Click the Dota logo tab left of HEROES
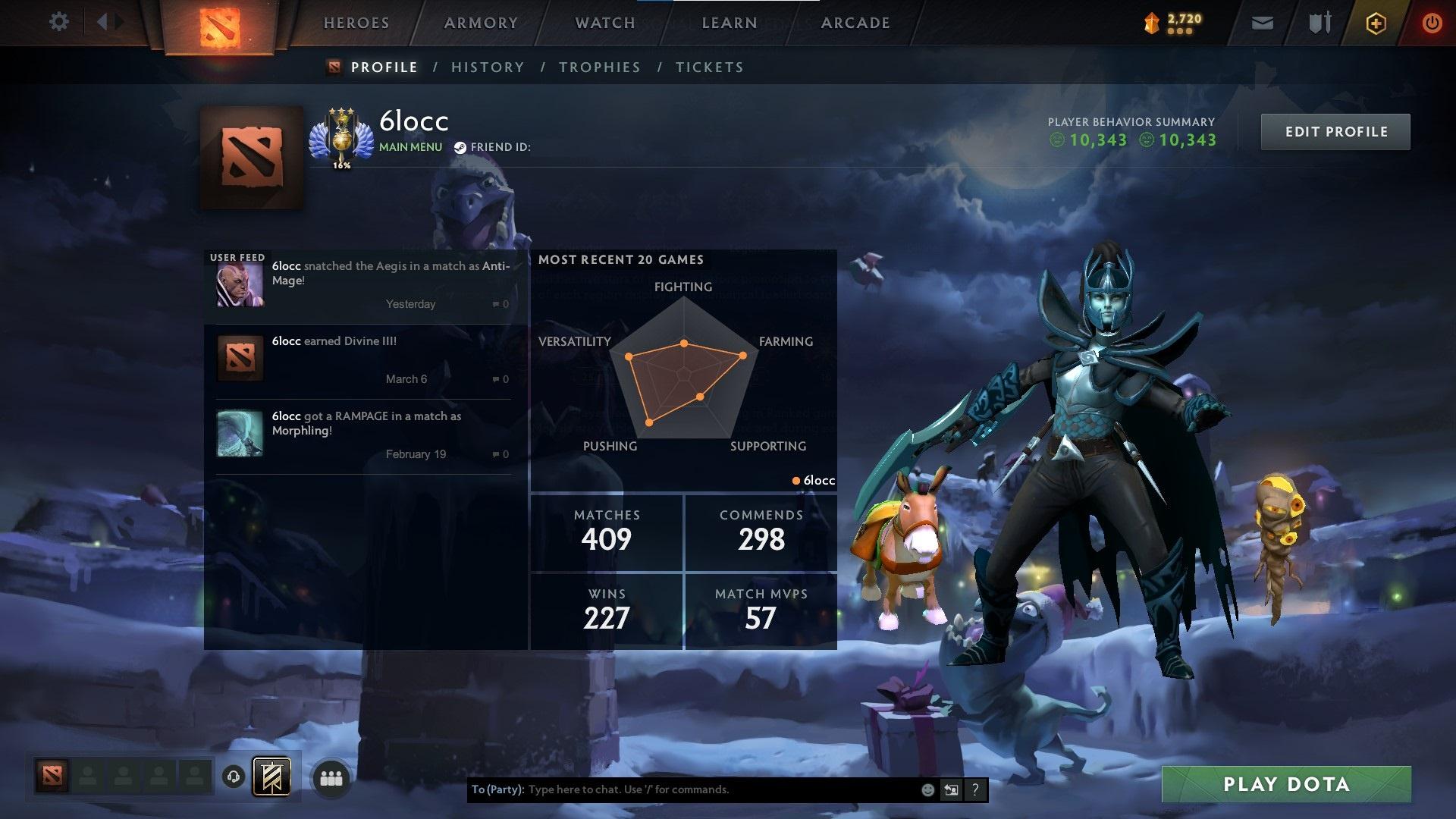The height and width of the screenshot is (819, 1456). pyautogui.click(x=220, y=25)
